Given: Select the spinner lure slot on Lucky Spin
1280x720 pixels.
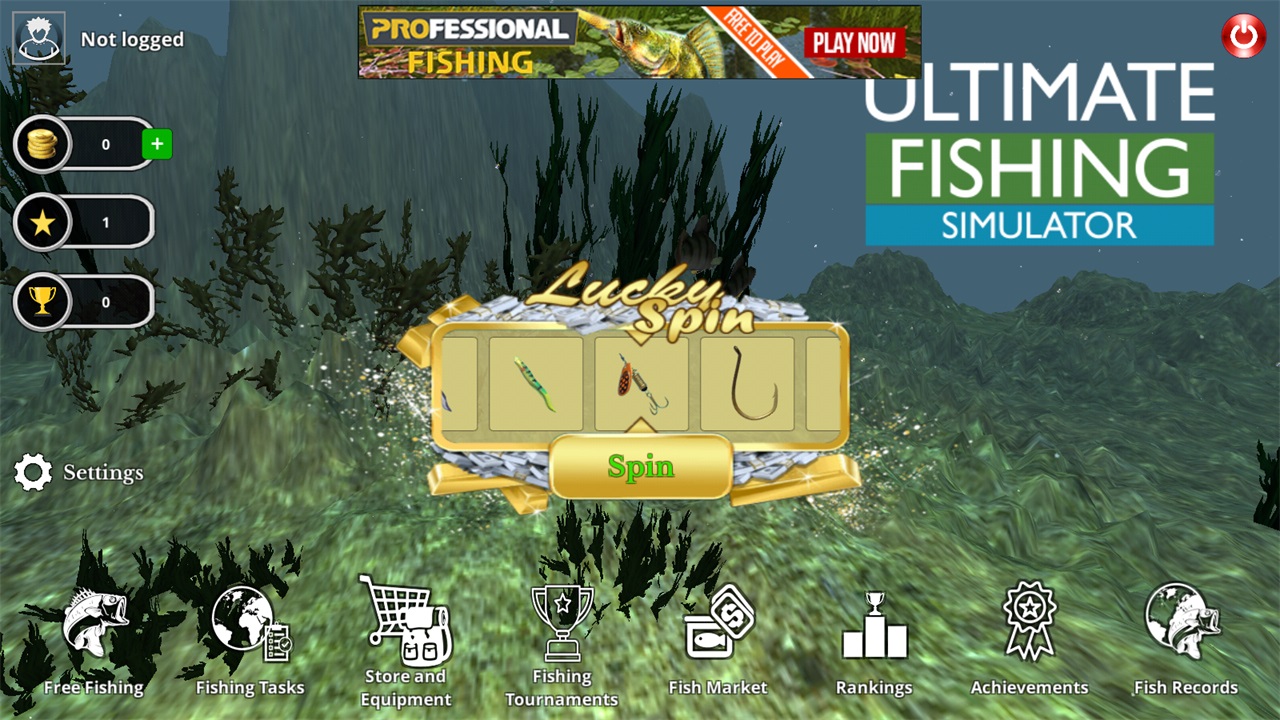Looking at the screenshot, I should coord(641,385).
